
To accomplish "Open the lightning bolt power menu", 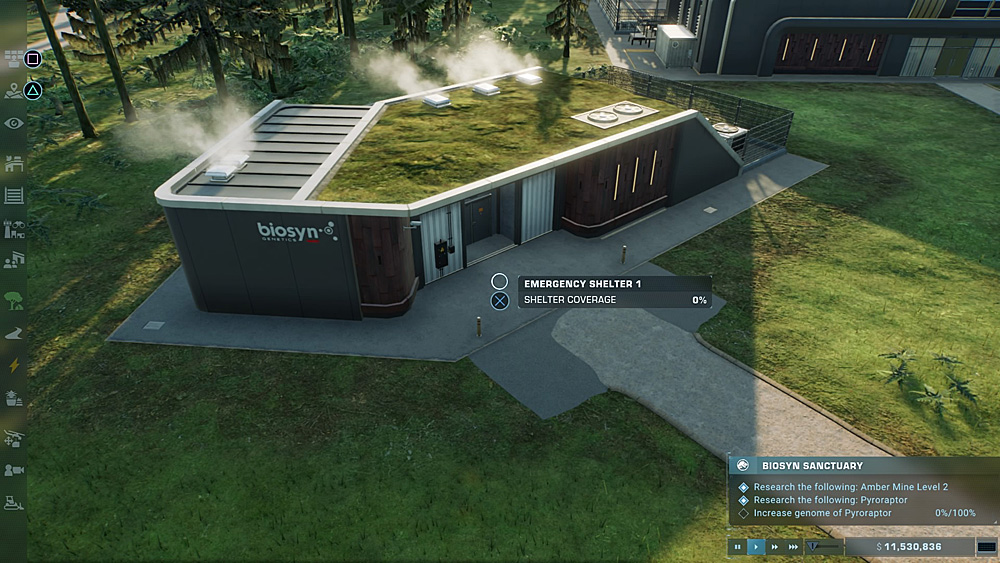I will [14, 366].
